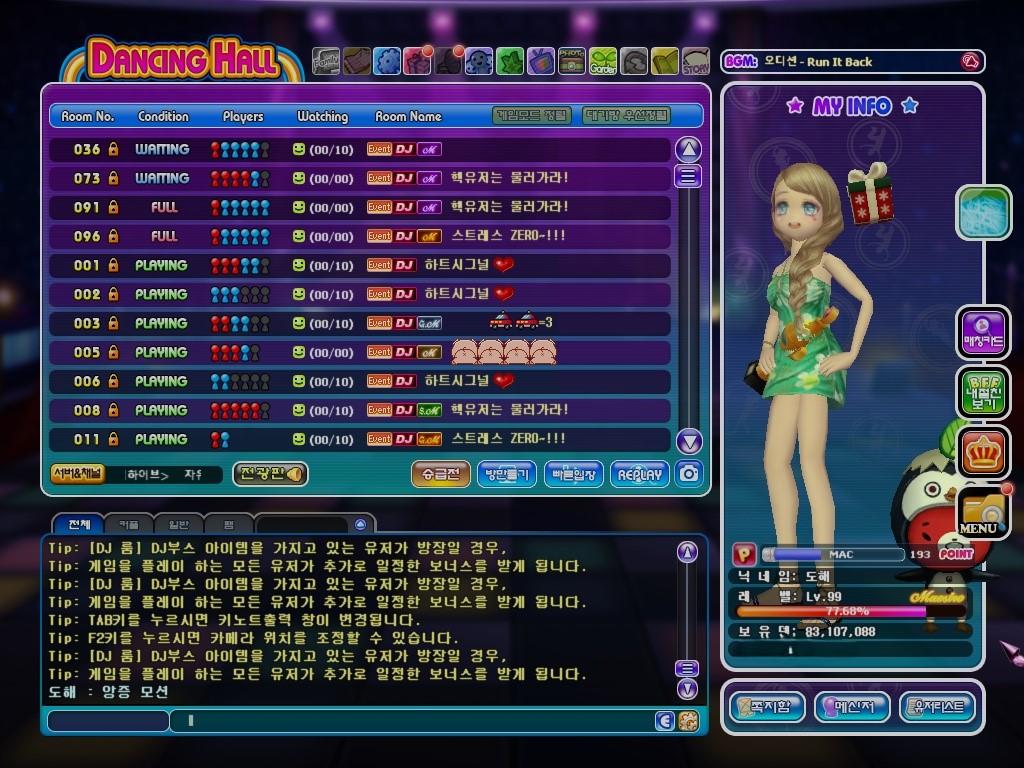
Task: Open the 매칭카드 matching card button
Action: tap(983, 333)
